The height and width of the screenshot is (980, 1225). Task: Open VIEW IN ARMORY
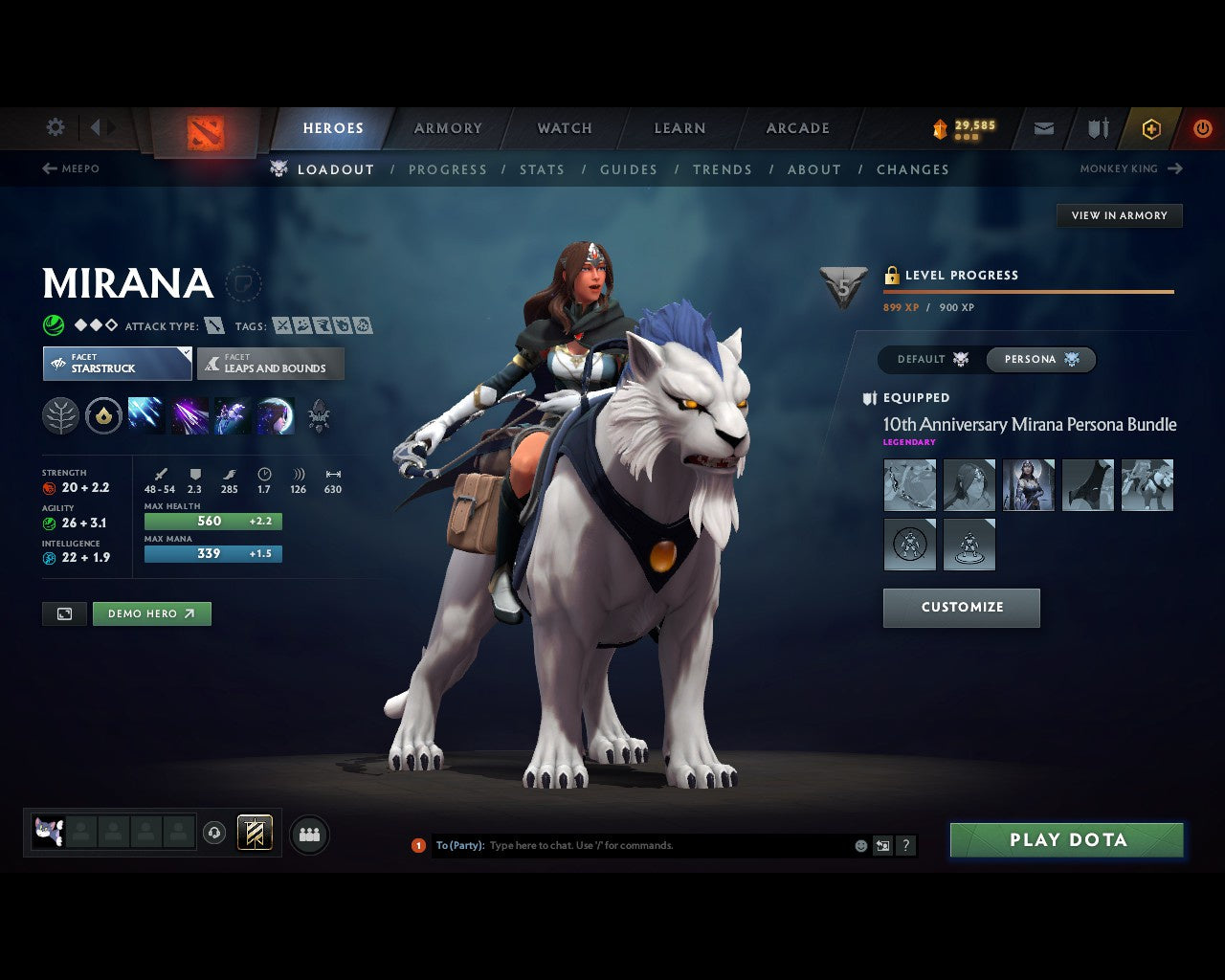1119,215
